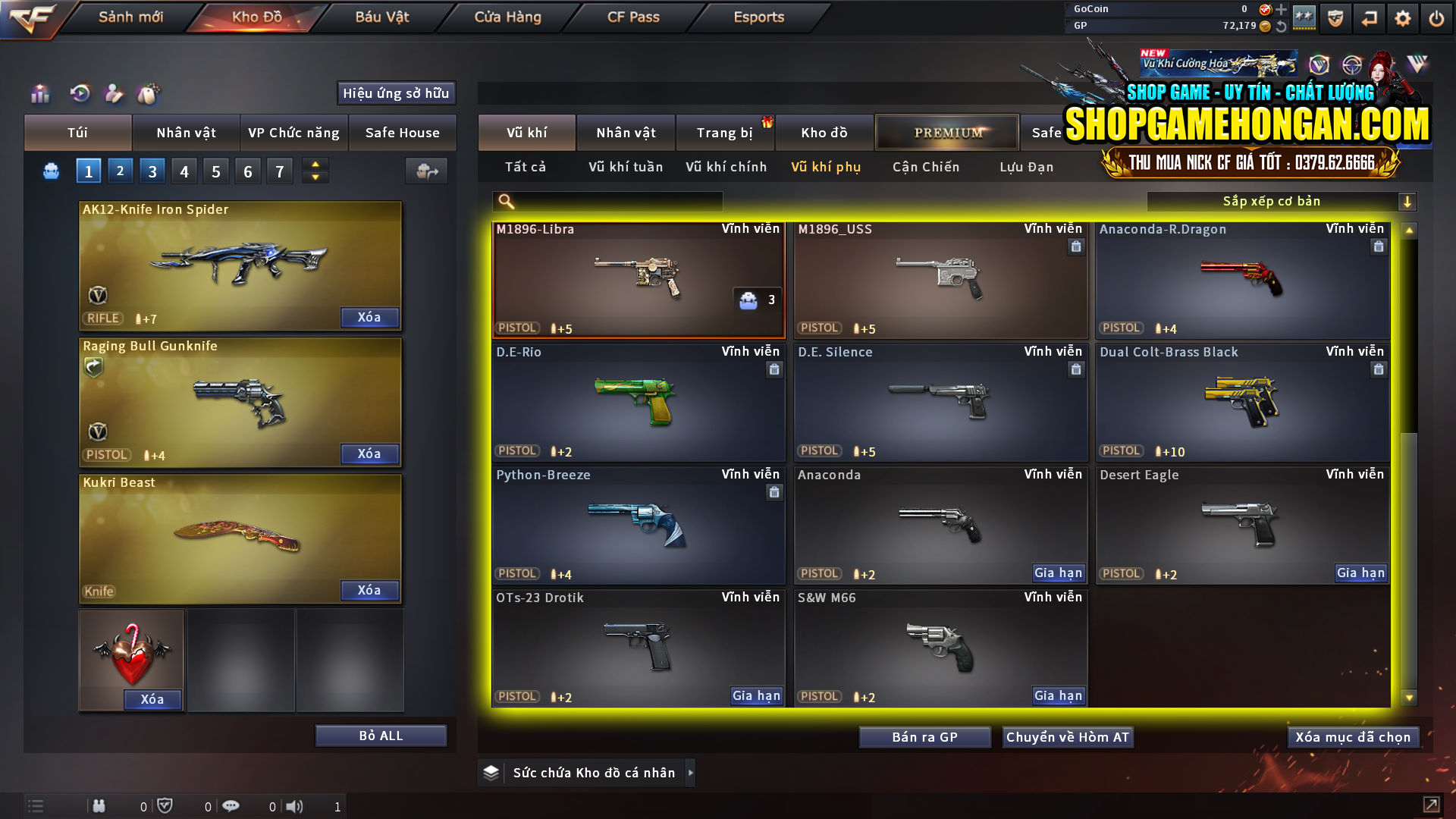The width and height of the screenshot is (1456, 819).
Task: Click the Bán ra GP button
Action: tap(924, 736)
